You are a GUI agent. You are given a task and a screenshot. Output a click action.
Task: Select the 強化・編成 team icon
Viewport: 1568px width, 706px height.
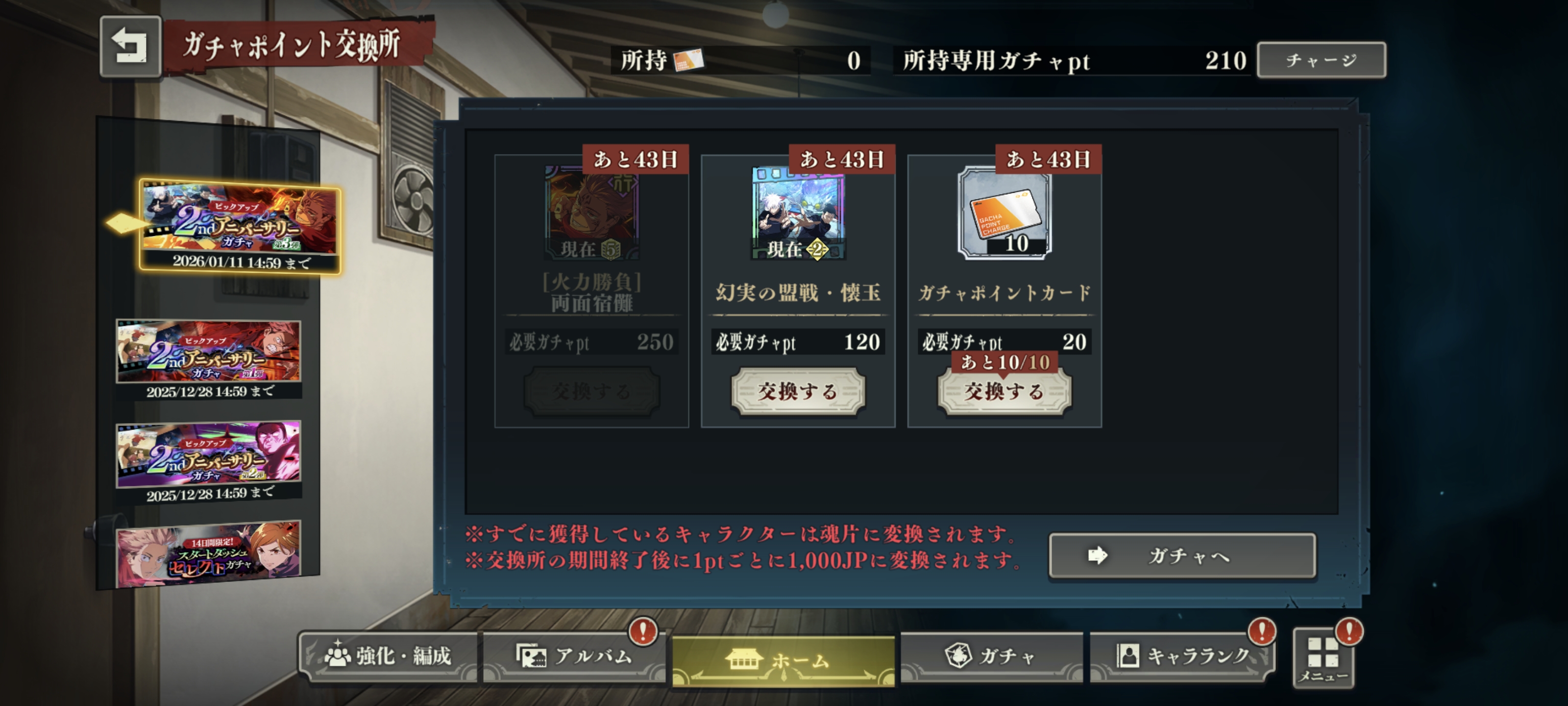pos(339,656)
